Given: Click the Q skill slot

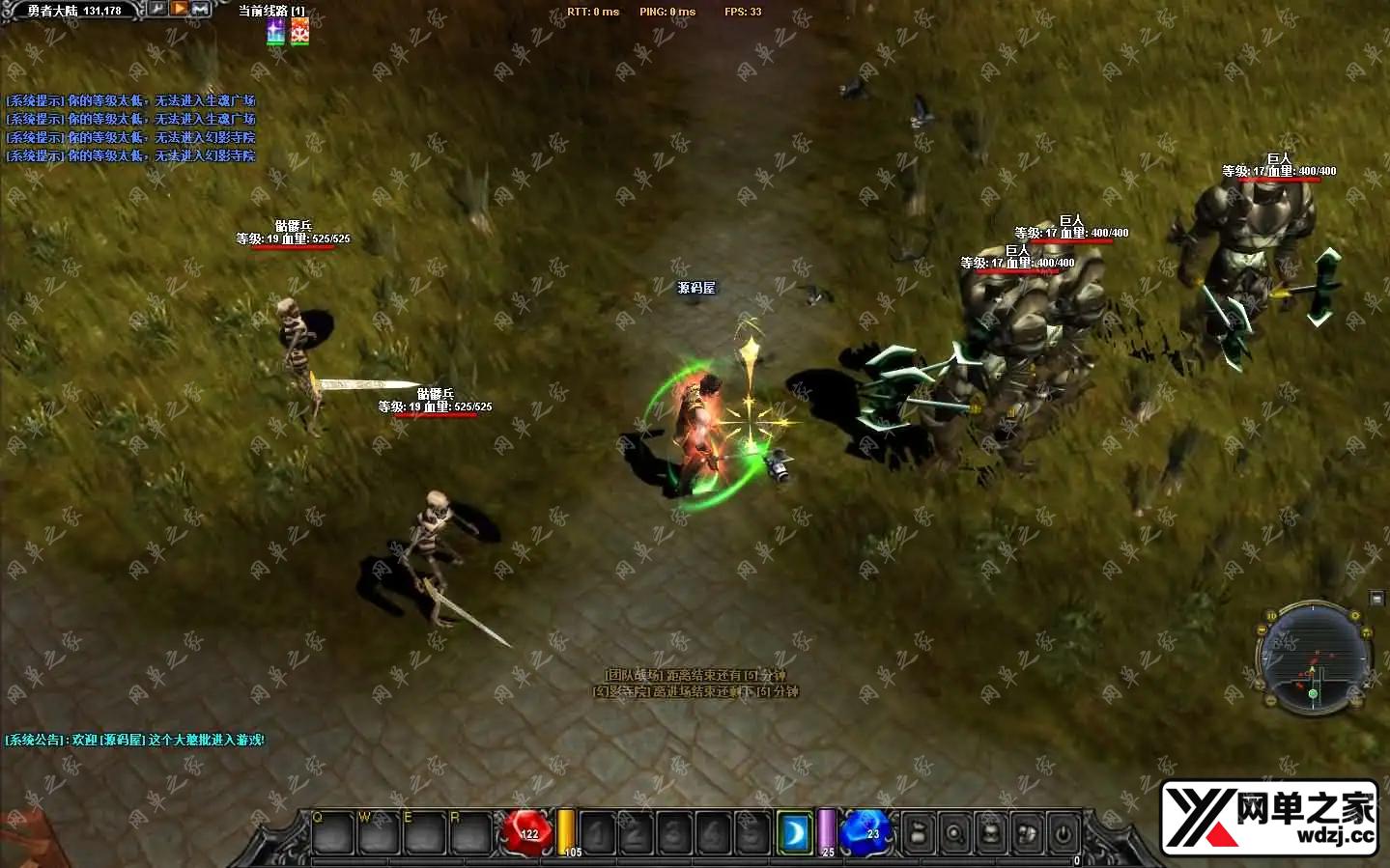Looking at the screenshot, I should click(x=332, y=832).
